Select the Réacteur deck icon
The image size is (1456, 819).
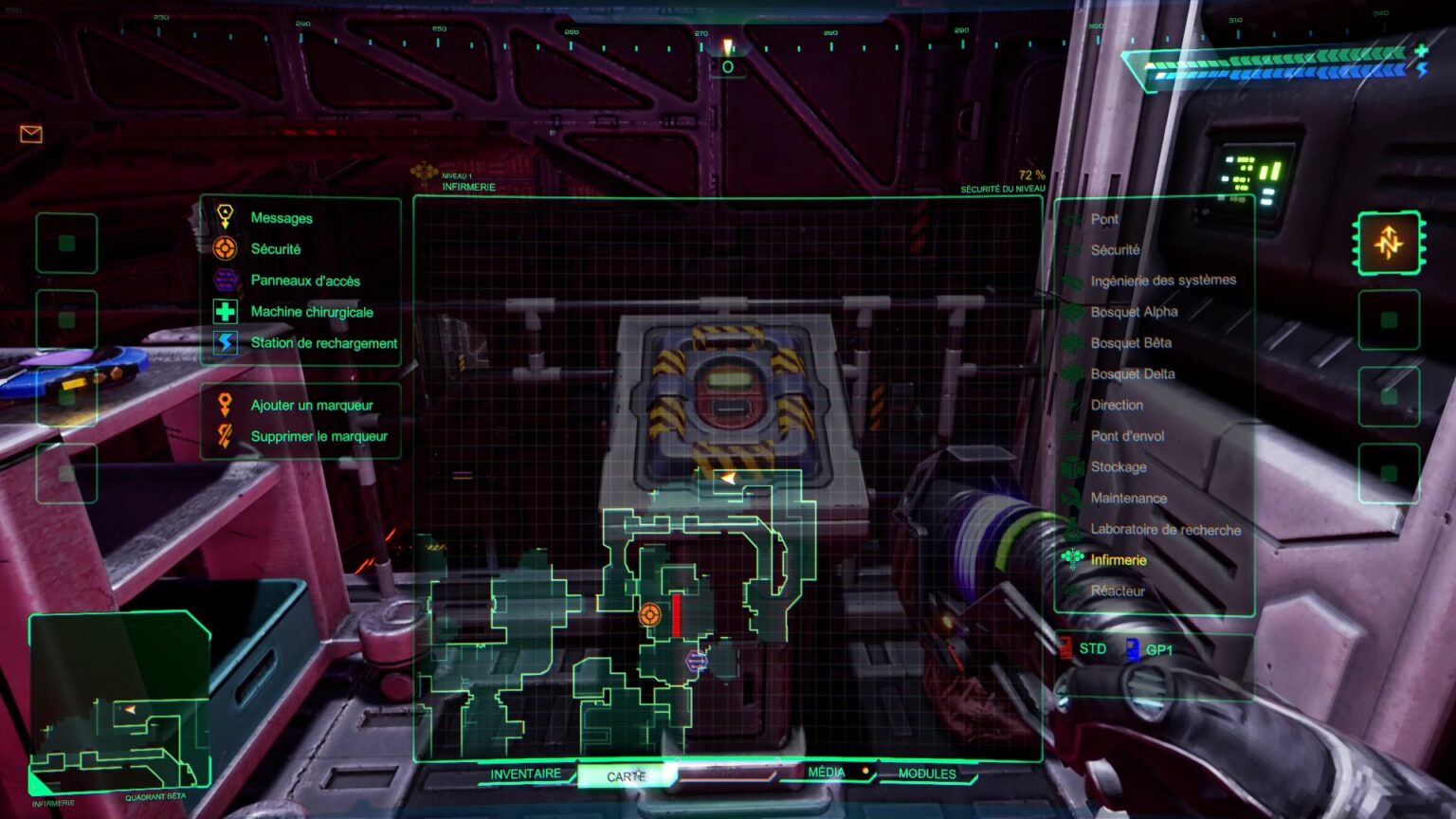coord(1073,591)
